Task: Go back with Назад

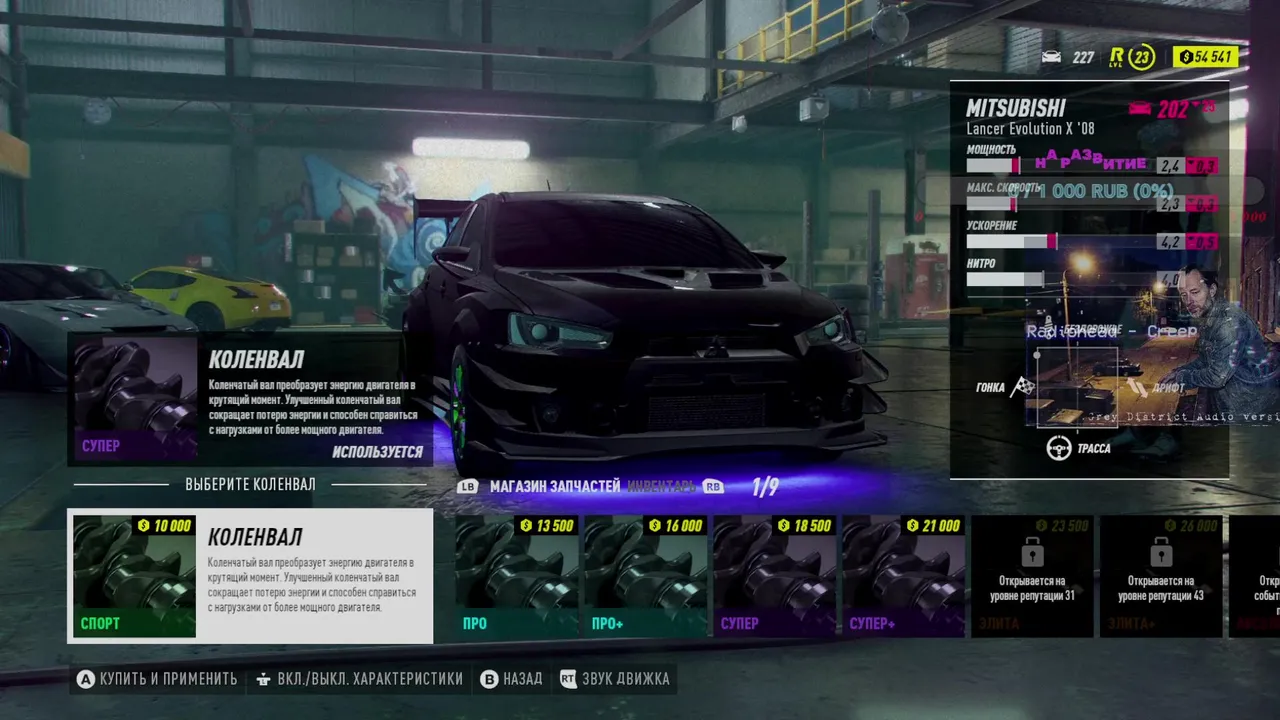Action: point(511,679)
